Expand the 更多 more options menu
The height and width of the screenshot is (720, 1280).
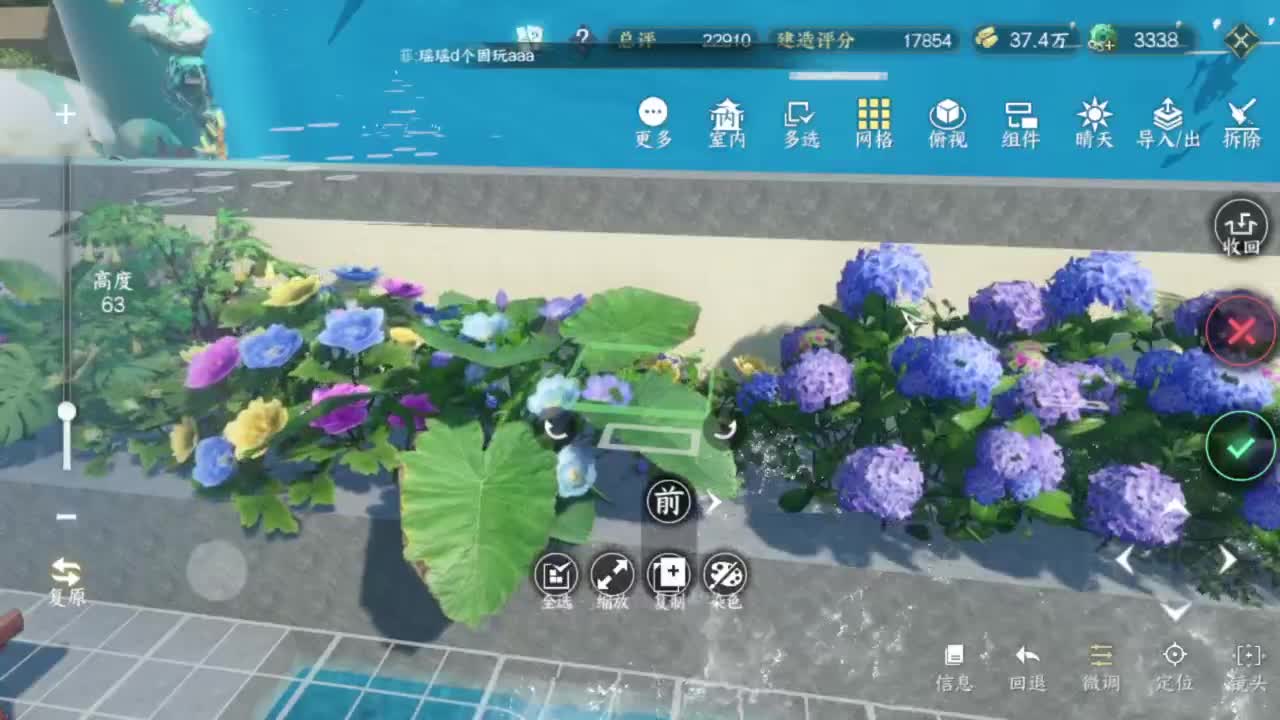click(x=653, y=122)
